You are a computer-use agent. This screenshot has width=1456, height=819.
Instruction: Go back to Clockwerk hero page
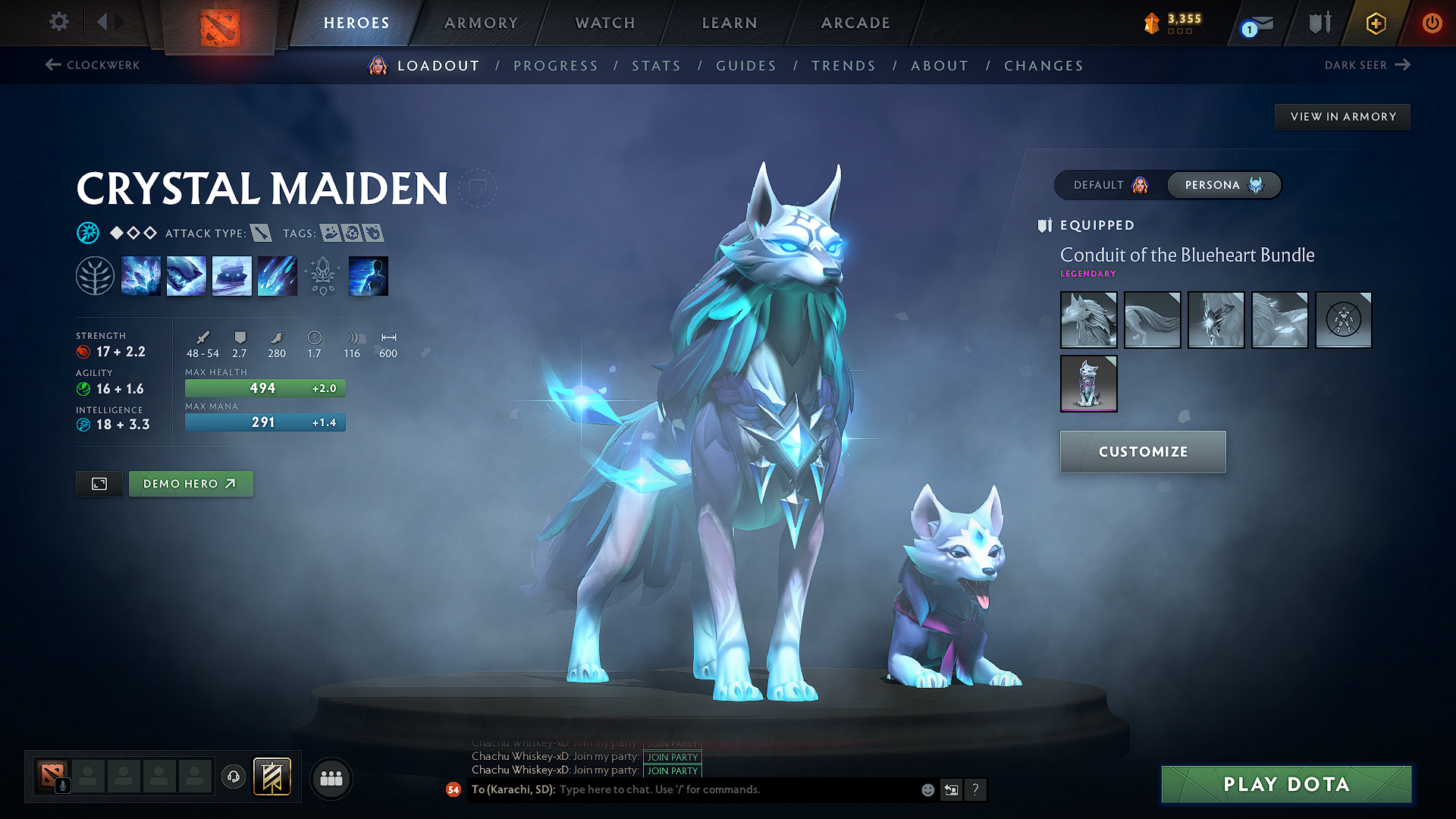click(x=91, y=65)
